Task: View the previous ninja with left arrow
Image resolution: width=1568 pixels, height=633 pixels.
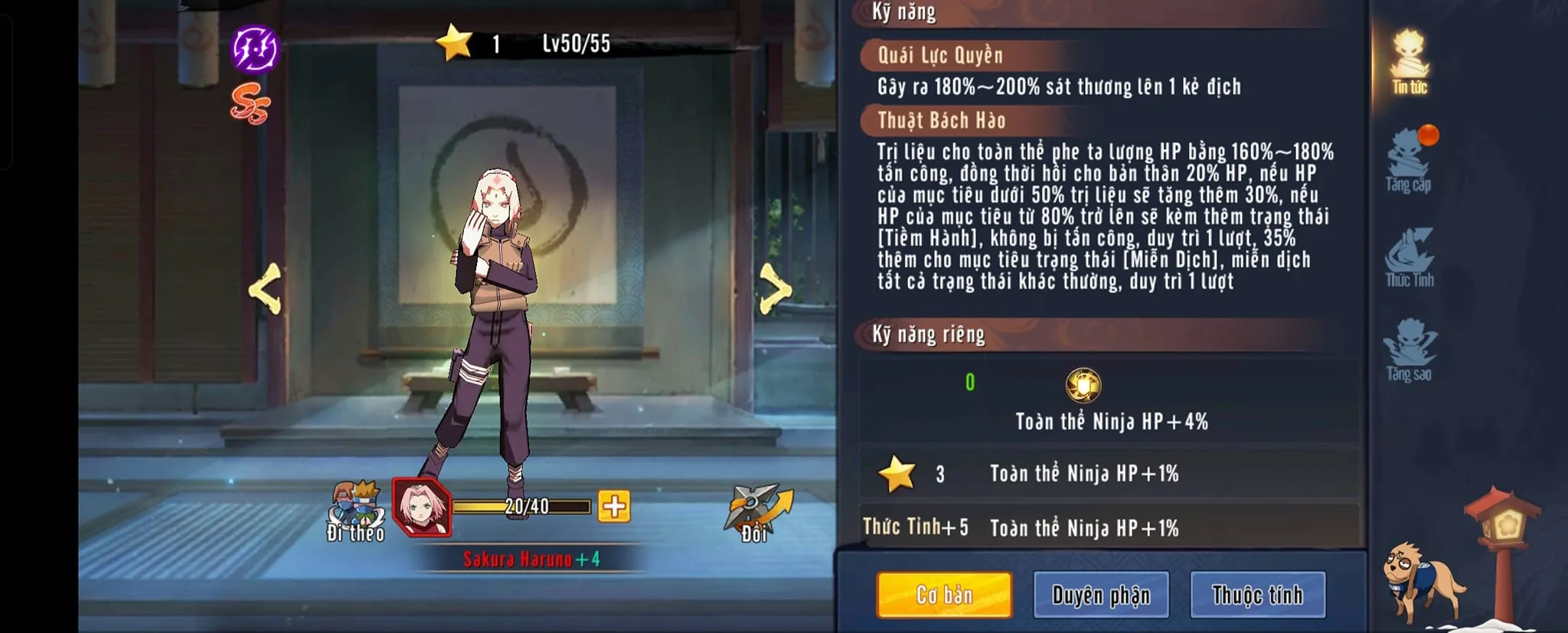Action: [x=266, y=289]
